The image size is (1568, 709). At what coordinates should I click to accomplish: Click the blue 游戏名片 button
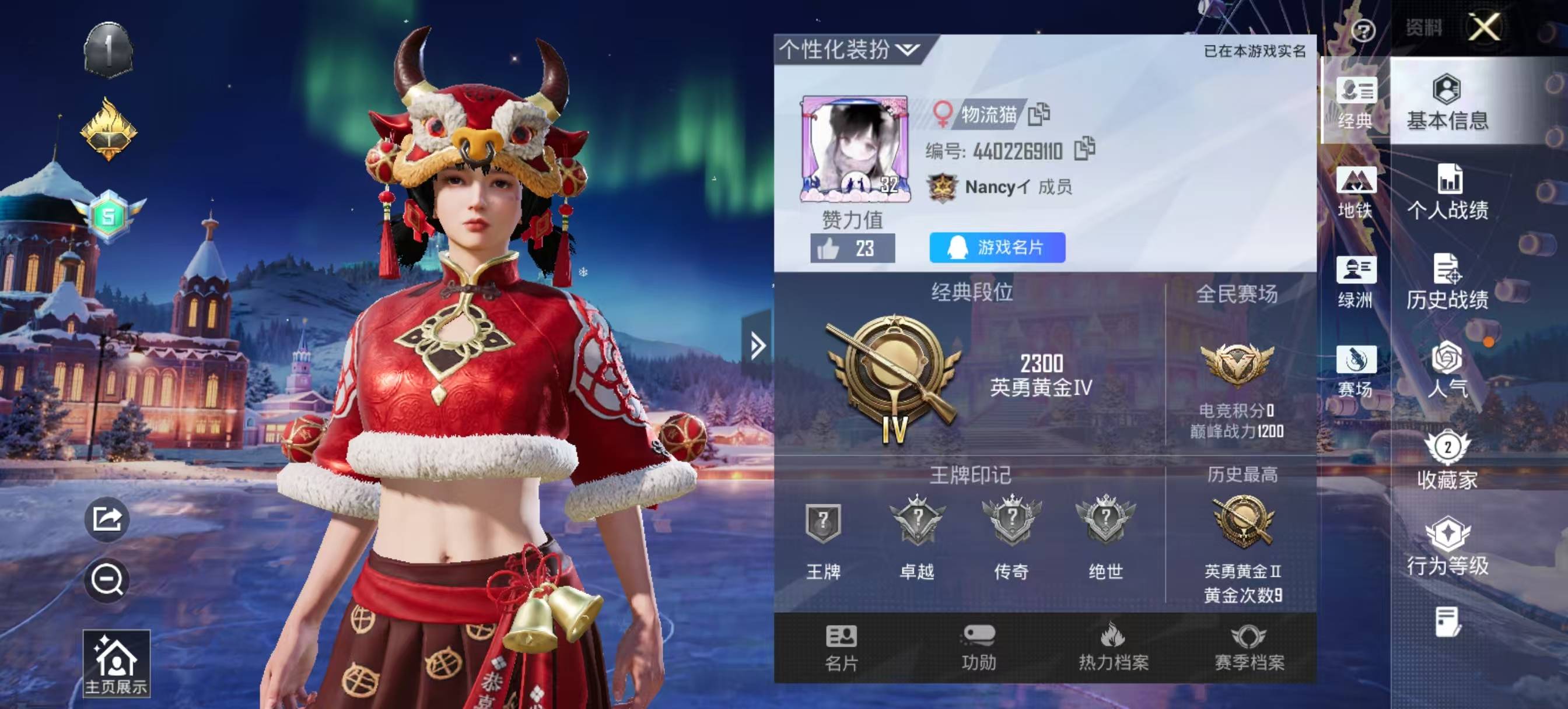click(997, 247)
